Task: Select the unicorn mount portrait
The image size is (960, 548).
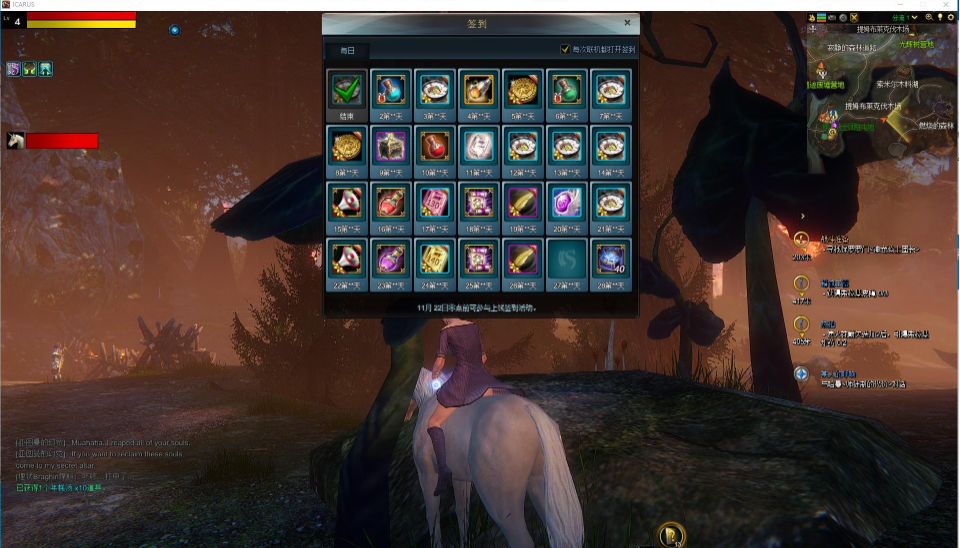Action: coord(16,141)
